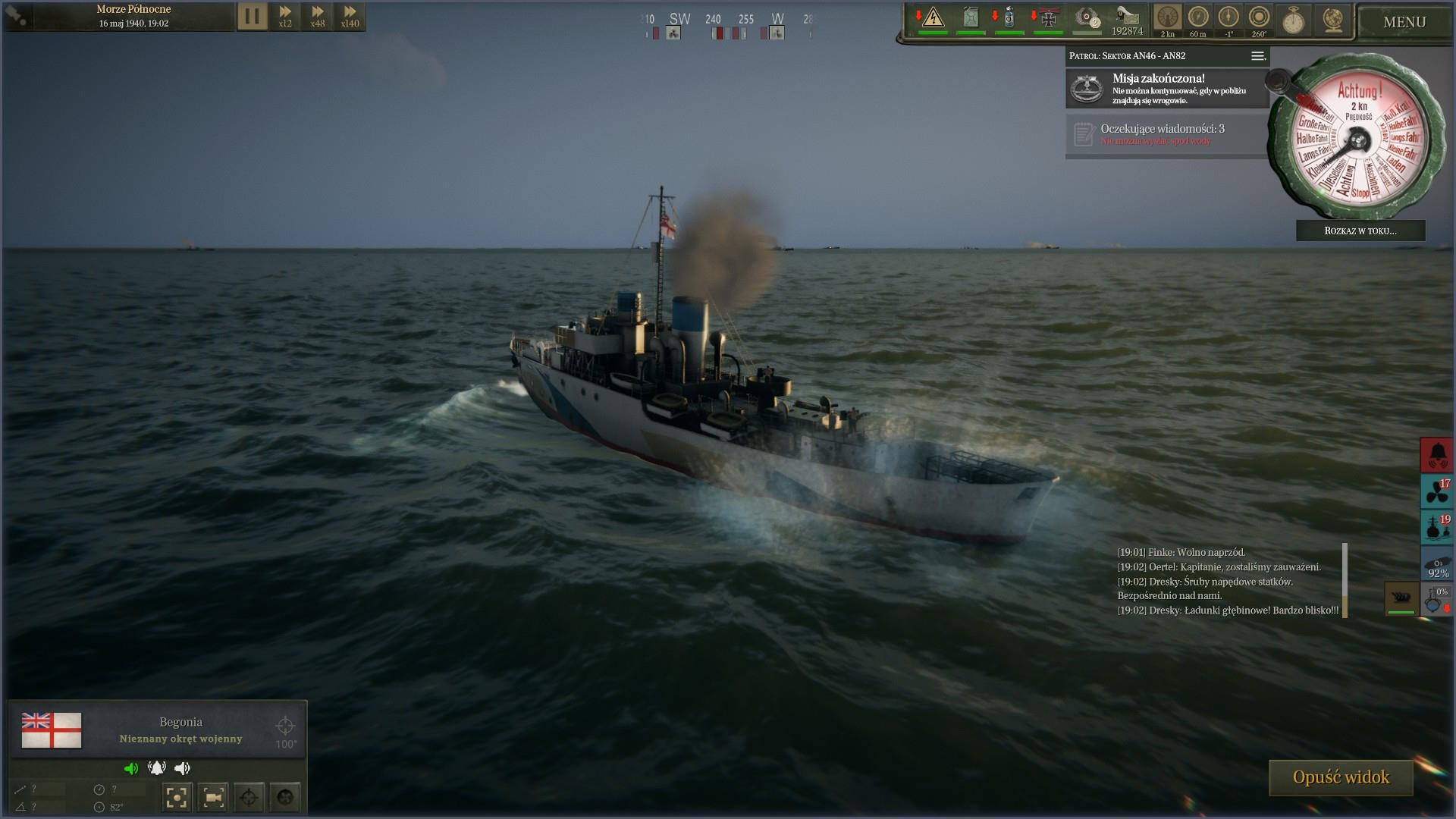Set time compression to x12
This screenshot has width=1456, height=819.
click(x=285, y=16)
